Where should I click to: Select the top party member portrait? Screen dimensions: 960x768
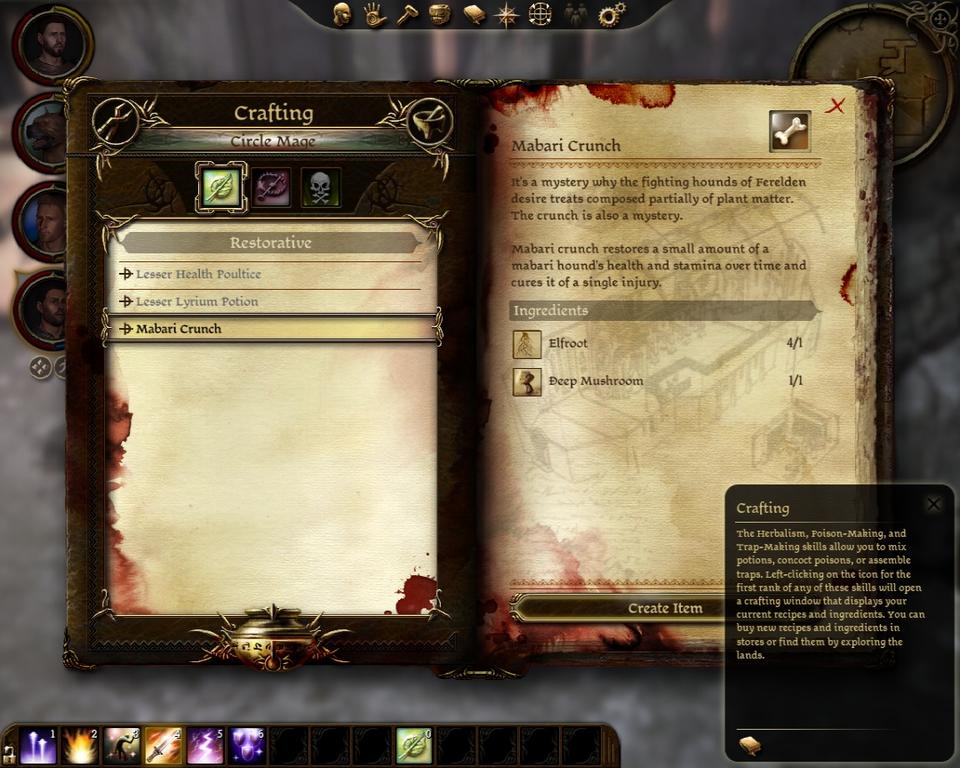[x=52, y=43]
